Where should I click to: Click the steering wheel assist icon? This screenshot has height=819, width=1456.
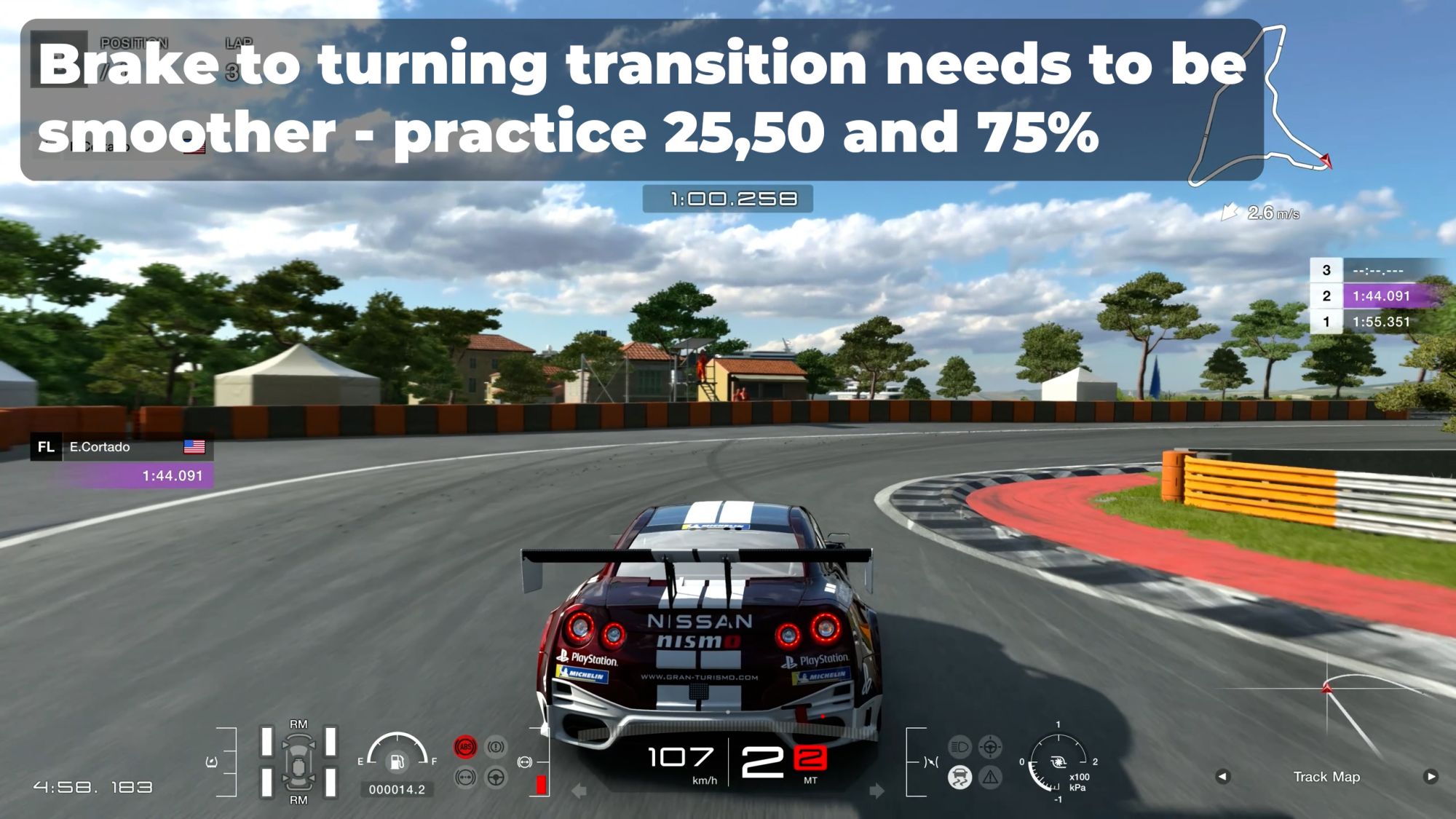pos(496,778)
